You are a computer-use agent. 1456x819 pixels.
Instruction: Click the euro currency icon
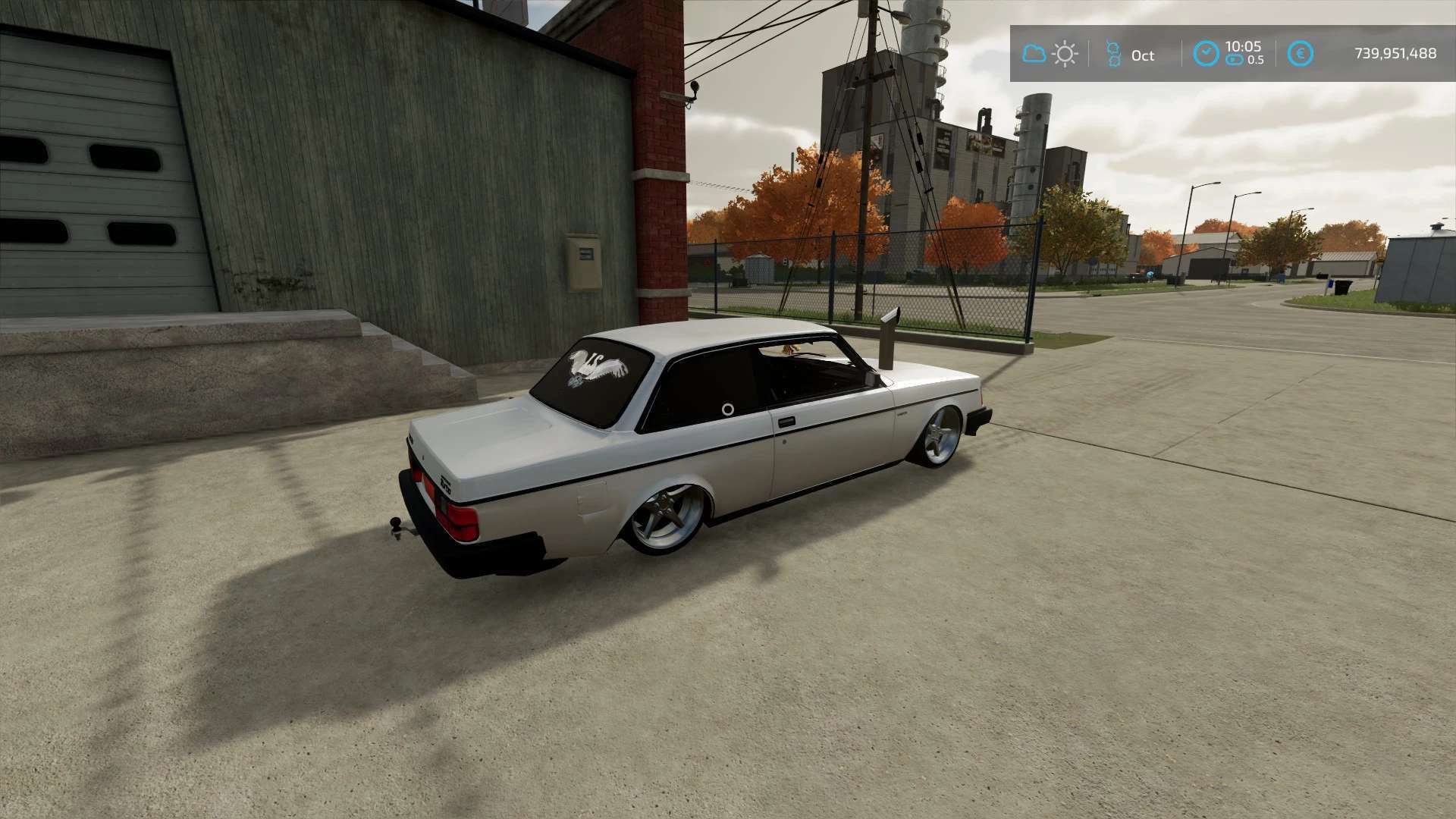[x=1301, y=54]
